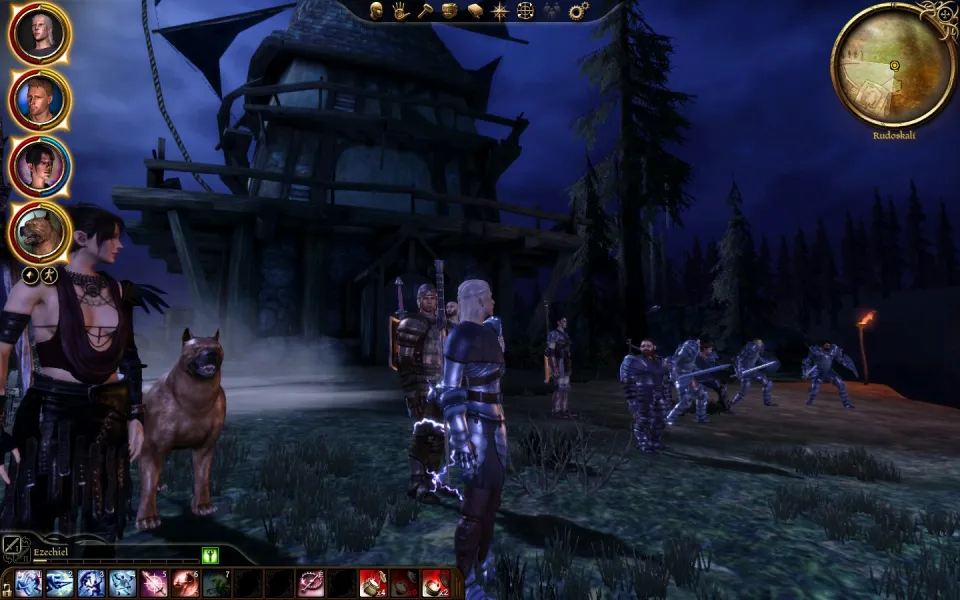The image size is (960, 600).
Task: Select the white-haired hero portrait
Action: 39,33
